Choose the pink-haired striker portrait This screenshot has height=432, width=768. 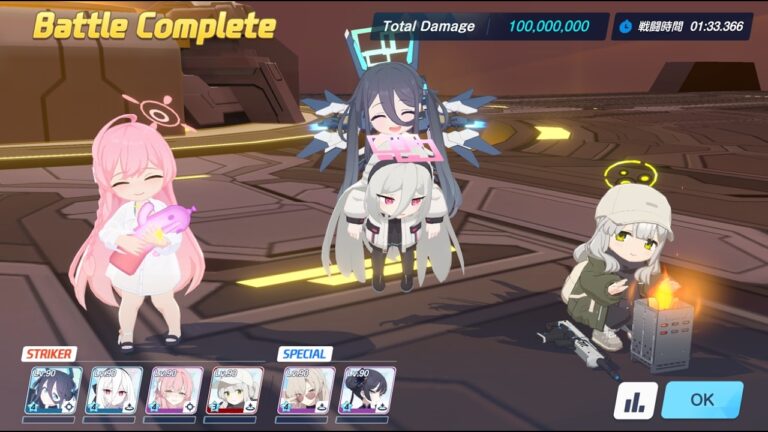click(175, 390)
